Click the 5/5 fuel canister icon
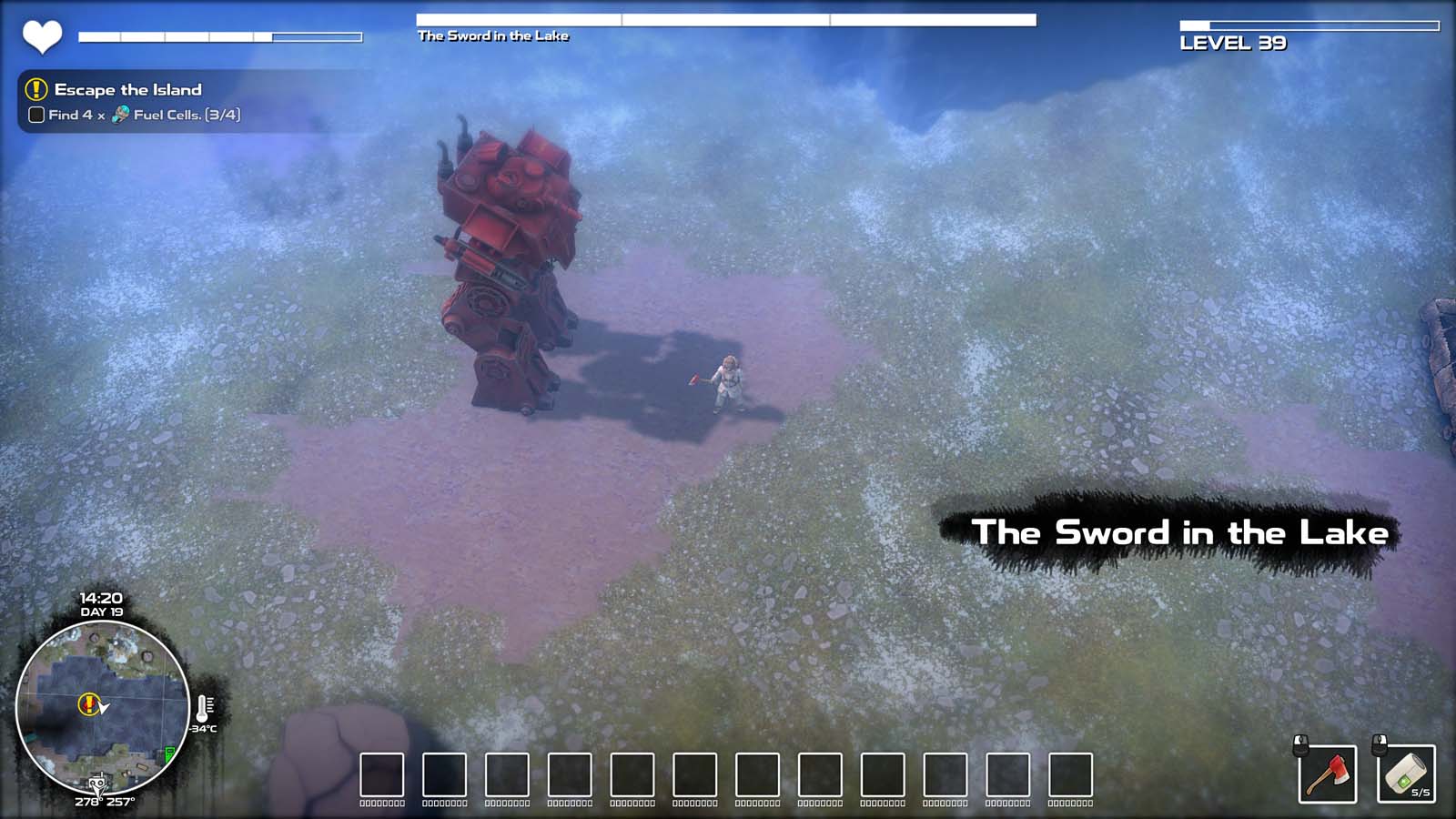This screenshot has width=1456, height=819. (x=1405, y=773)
